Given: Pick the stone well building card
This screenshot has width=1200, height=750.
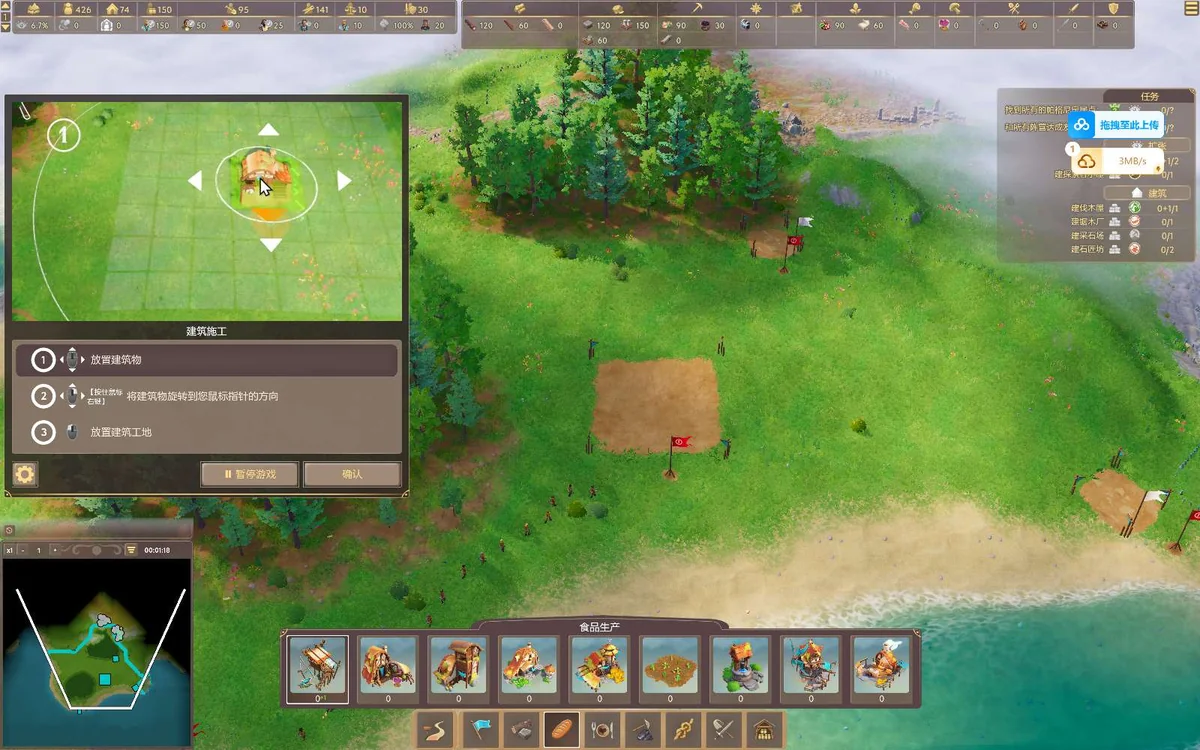Looking at the screenshot, I should tap(741, 666).
